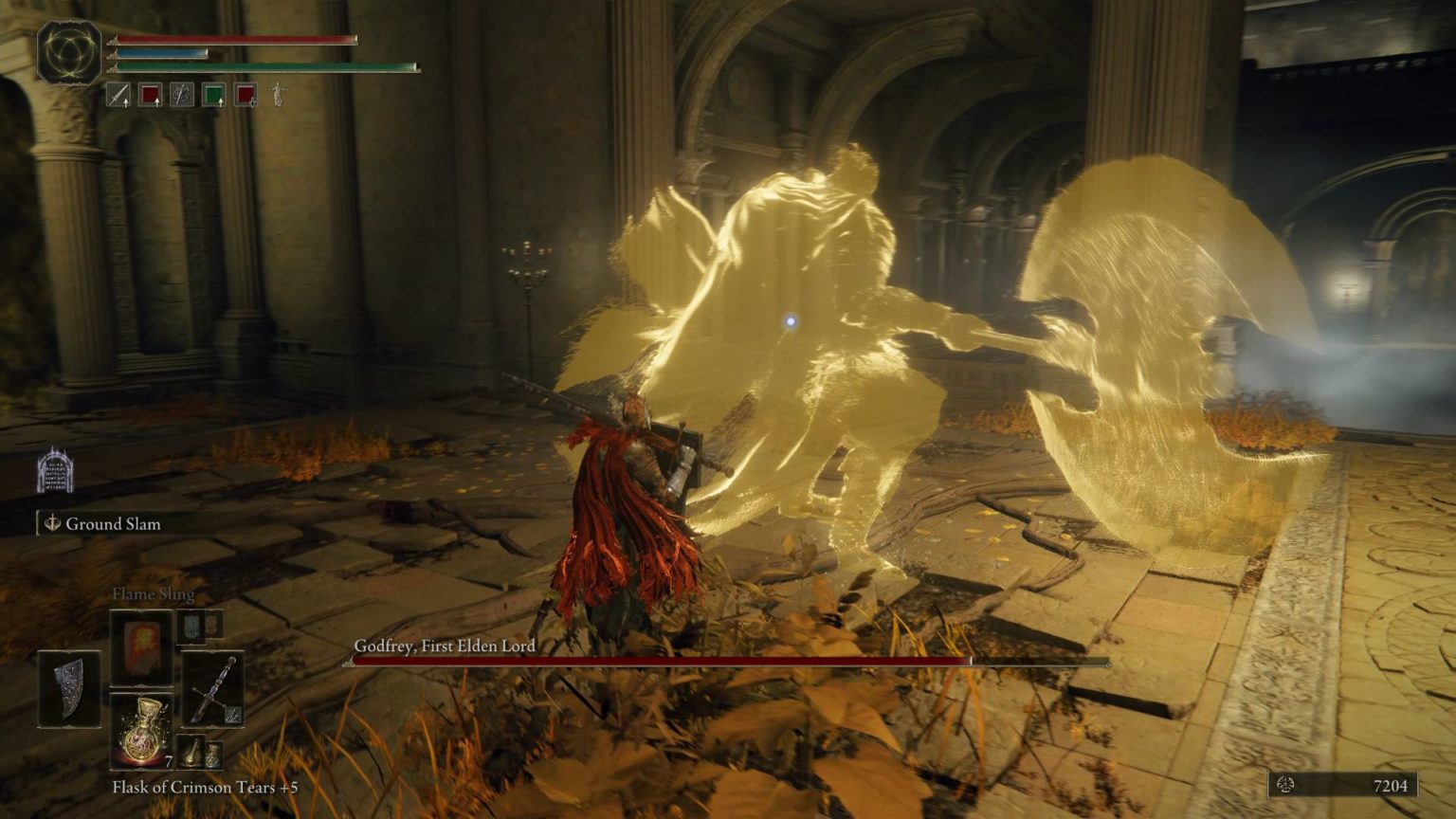Select the crossed-sword armament quick slot
The width and height of the screenshot is (1456, 819).
[182, 97]
